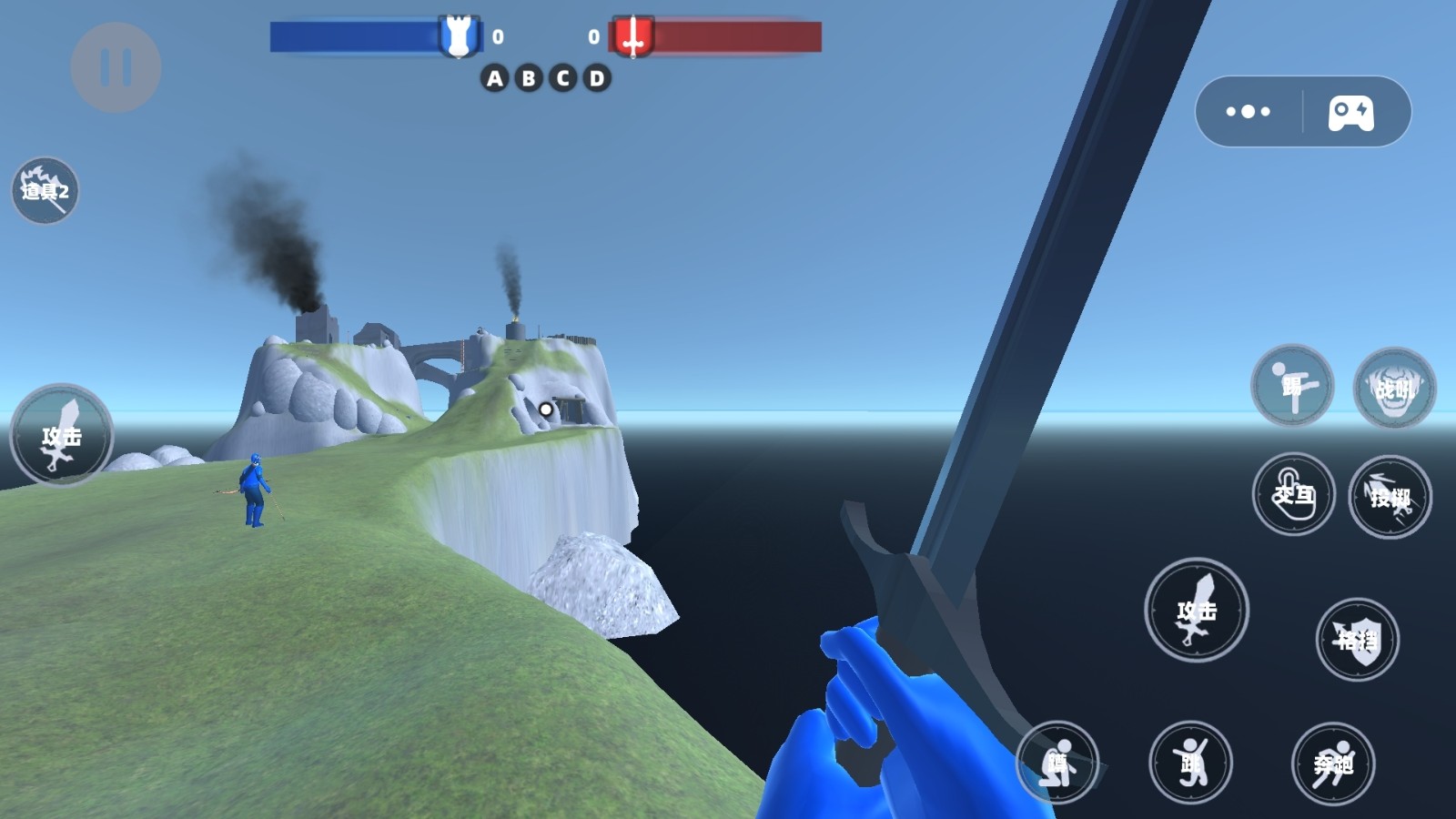The height and width of the screenshot is (819, 1456).
Task: Activate the 战吼 war cry button
Action: pos(1394,389)
